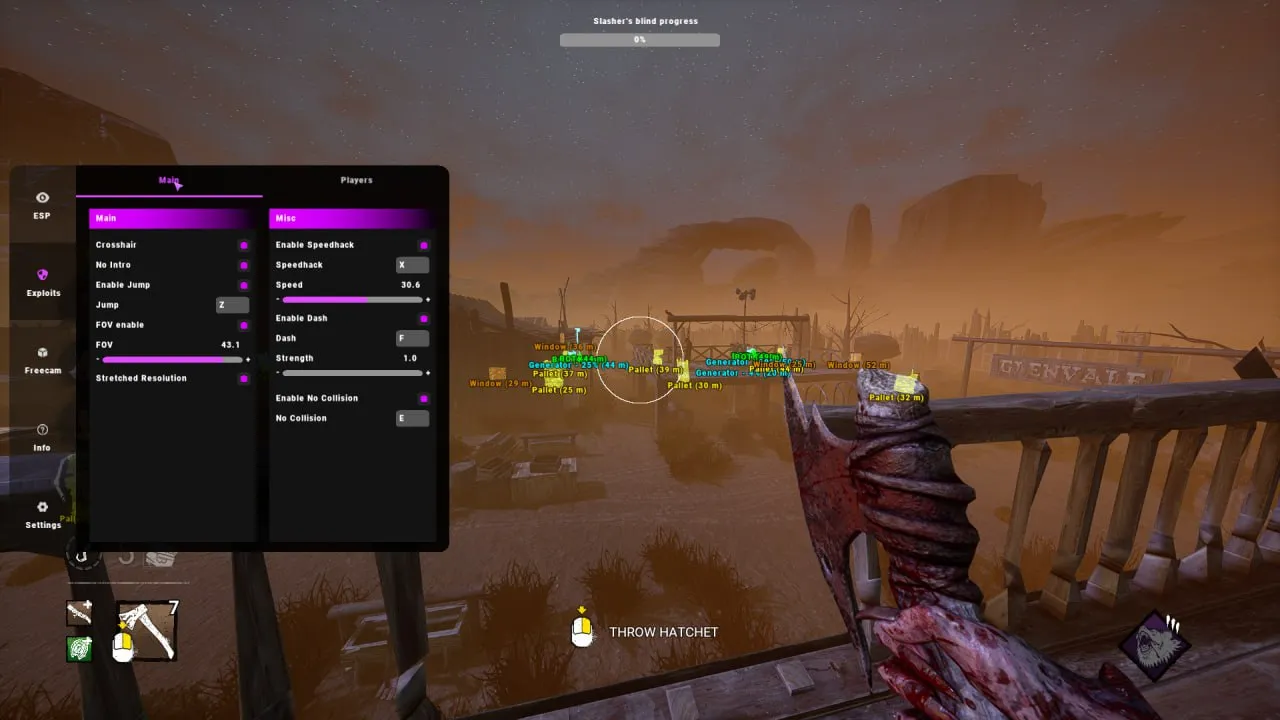Toggle the Crosshair option
This screenshot has height=720, width=1280.
(243, 245)
